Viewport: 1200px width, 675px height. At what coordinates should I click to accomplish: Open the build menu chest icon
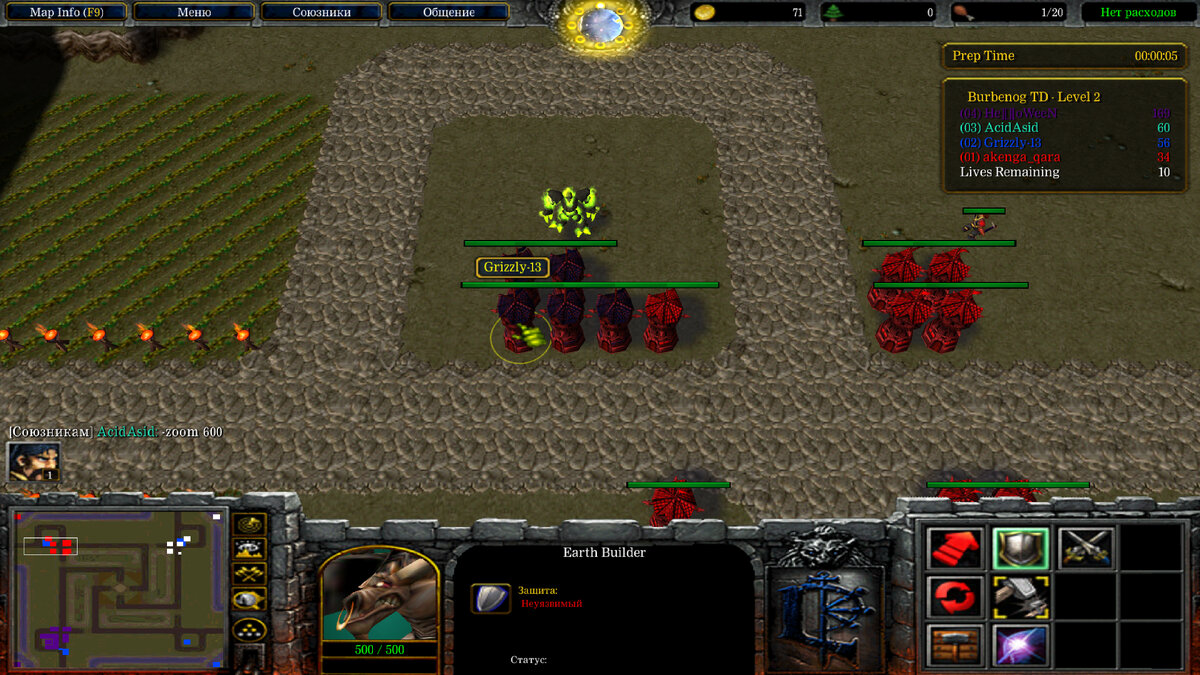pos(954,644)
